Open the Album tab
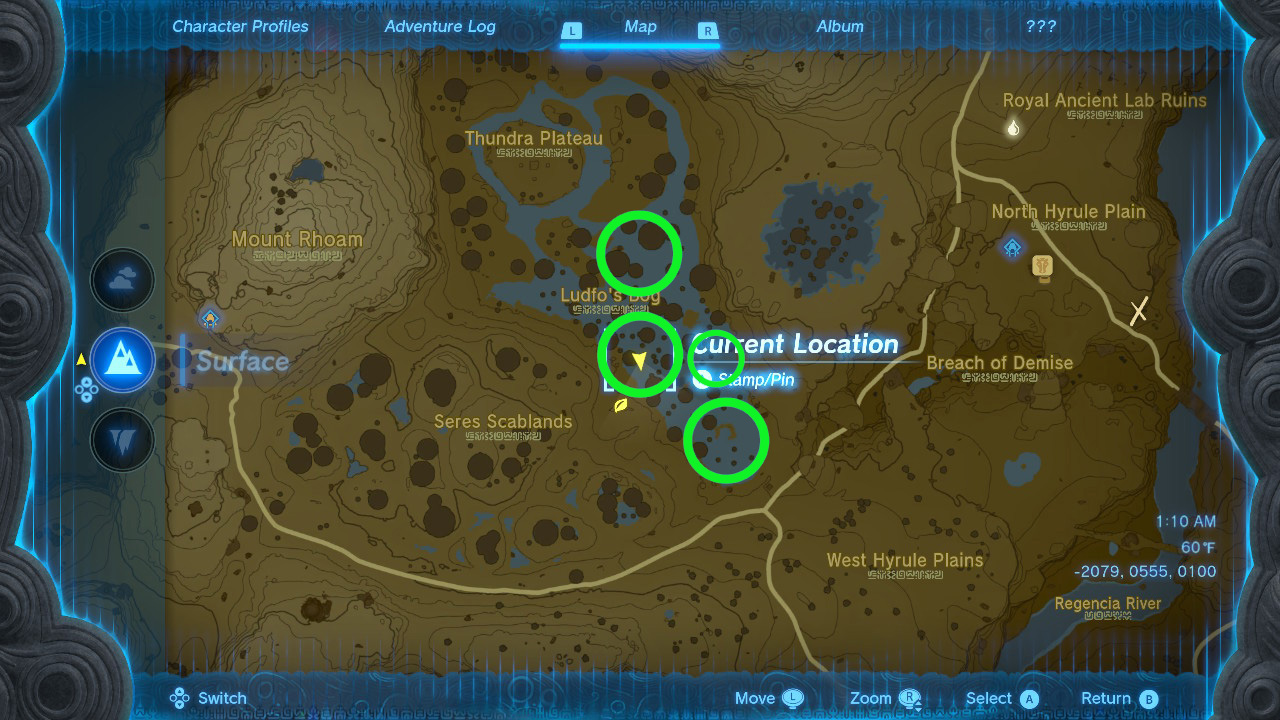Viewport: 1280px width, 720px height. [839, 26]
